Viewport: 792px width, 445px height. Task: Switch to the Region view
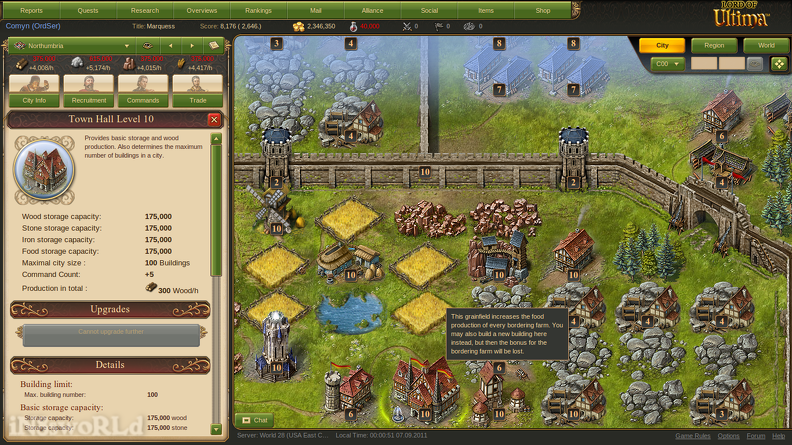(714, 46)
